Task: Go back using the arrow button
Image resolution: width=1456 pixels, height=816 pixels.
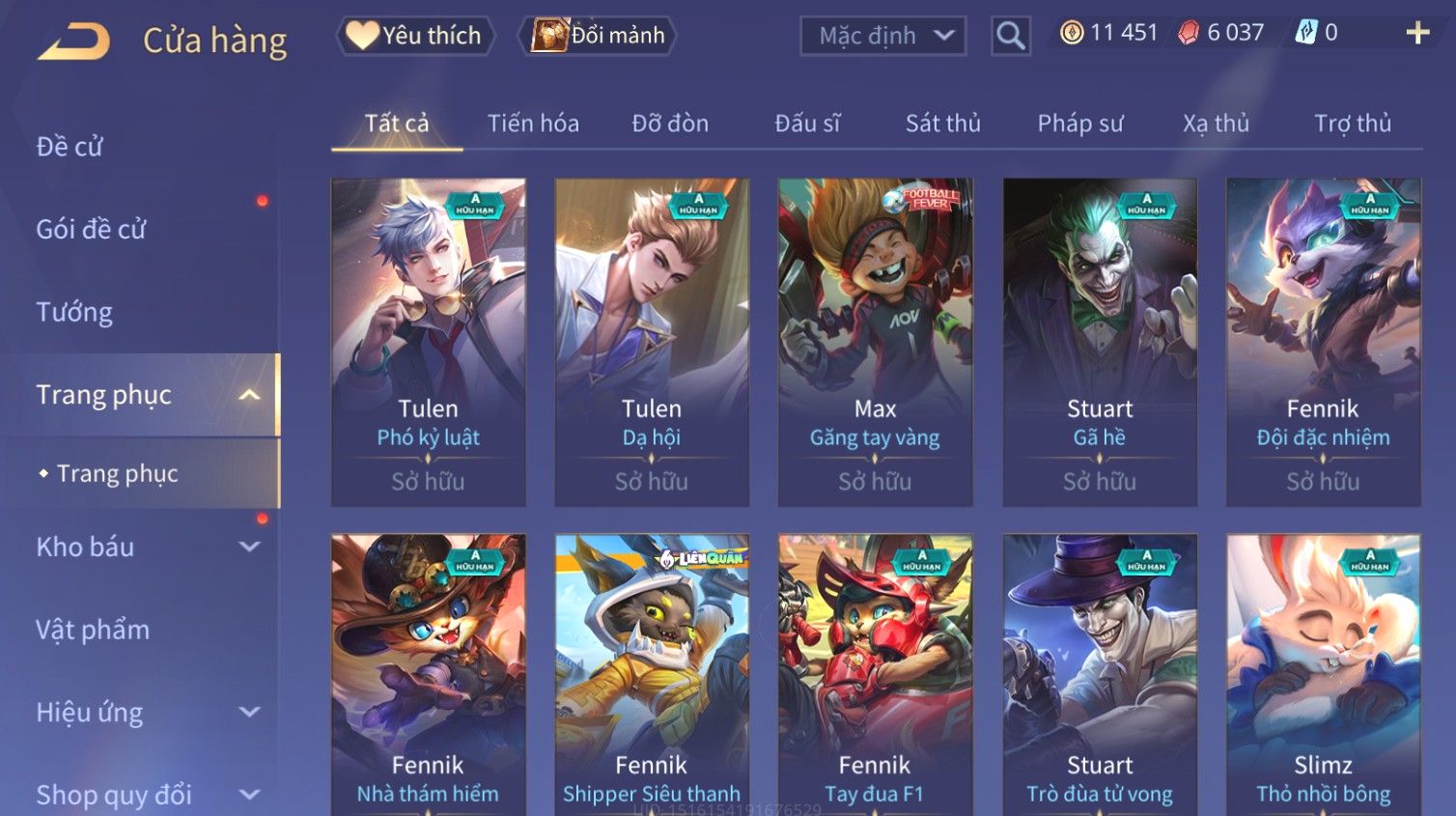Action: (73, 41)
